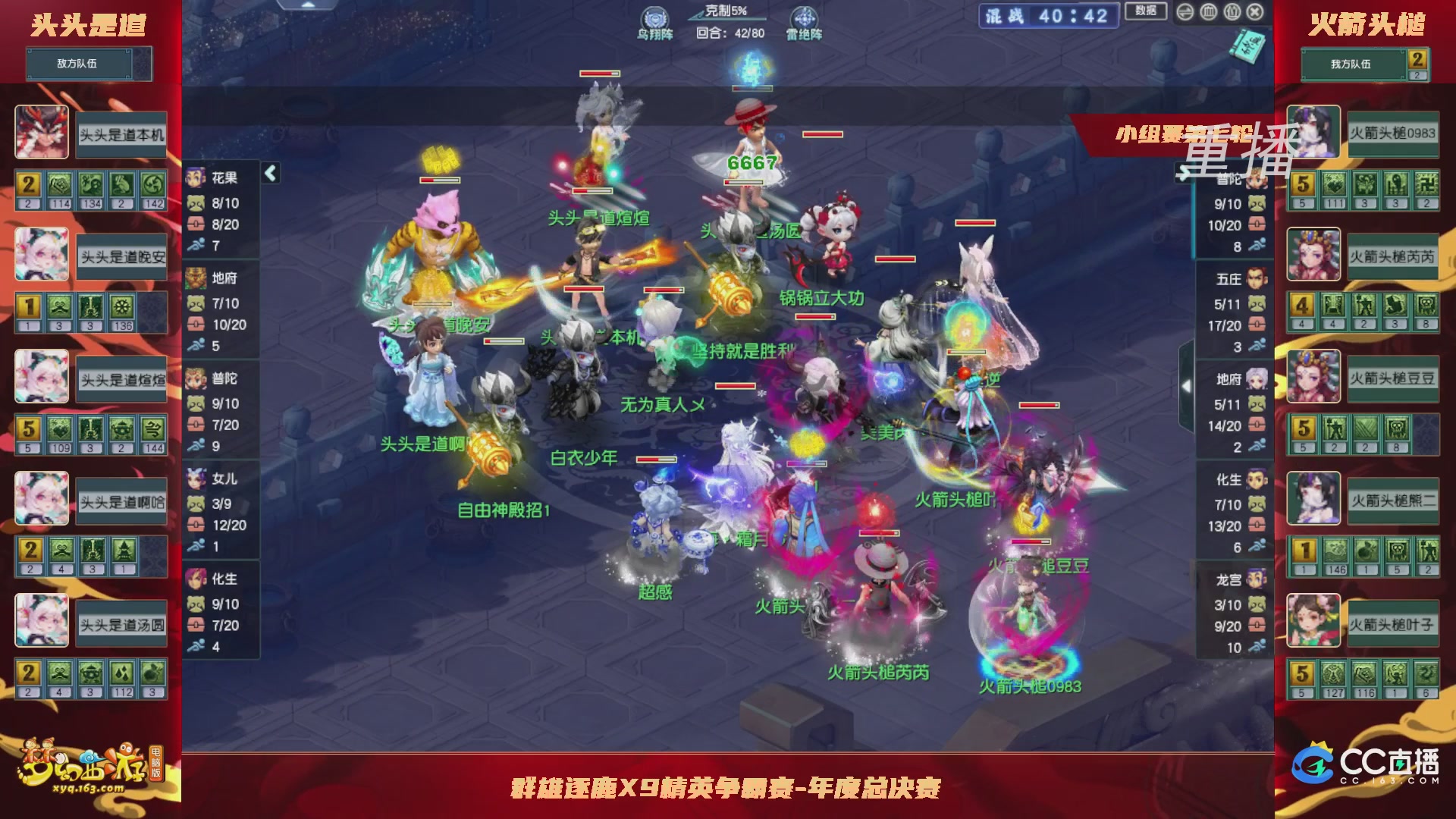
Task: Click the 数据 data tab button
Action: [x=1145, y=11]
